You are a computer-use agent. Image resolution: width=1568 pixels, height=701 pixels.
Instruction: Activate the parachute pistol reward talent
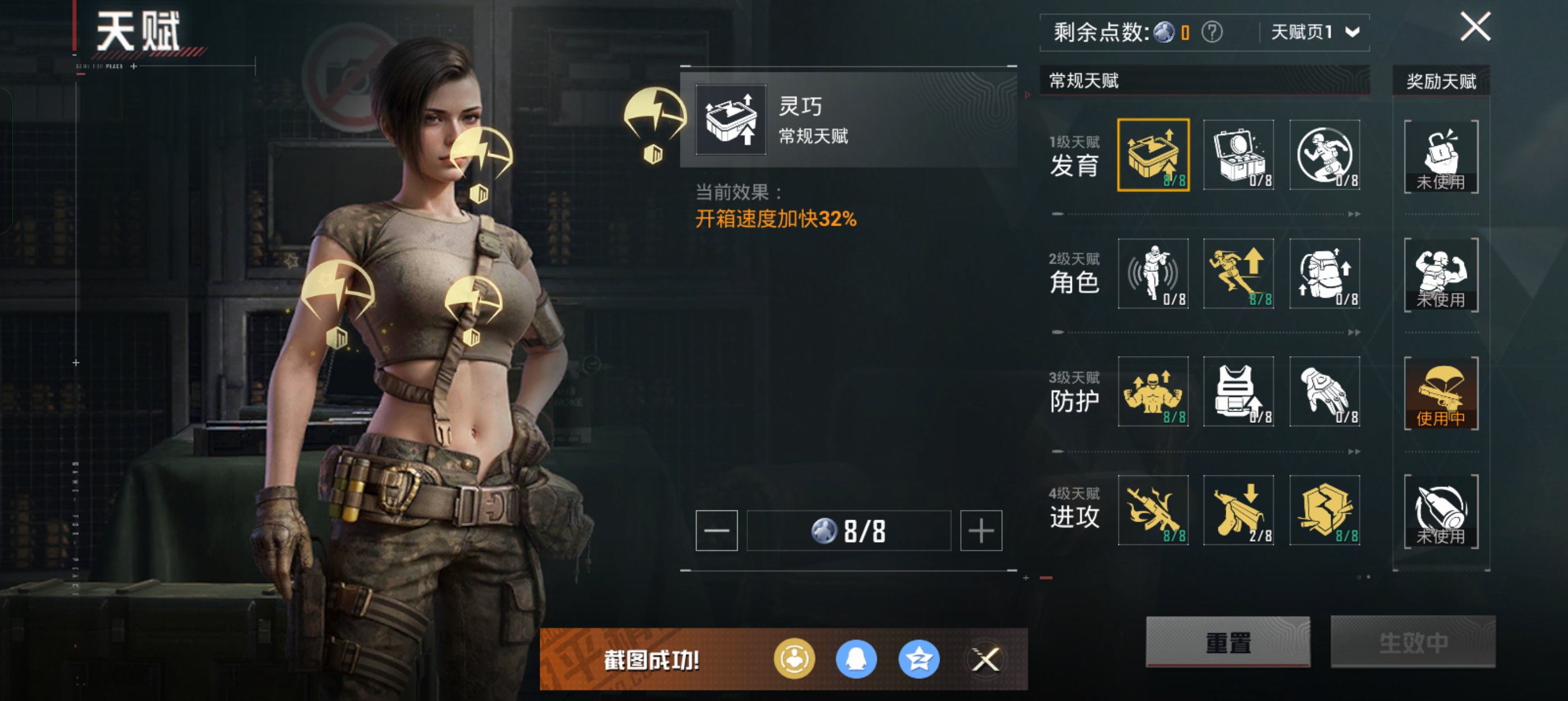click(x=1441, y=393)
